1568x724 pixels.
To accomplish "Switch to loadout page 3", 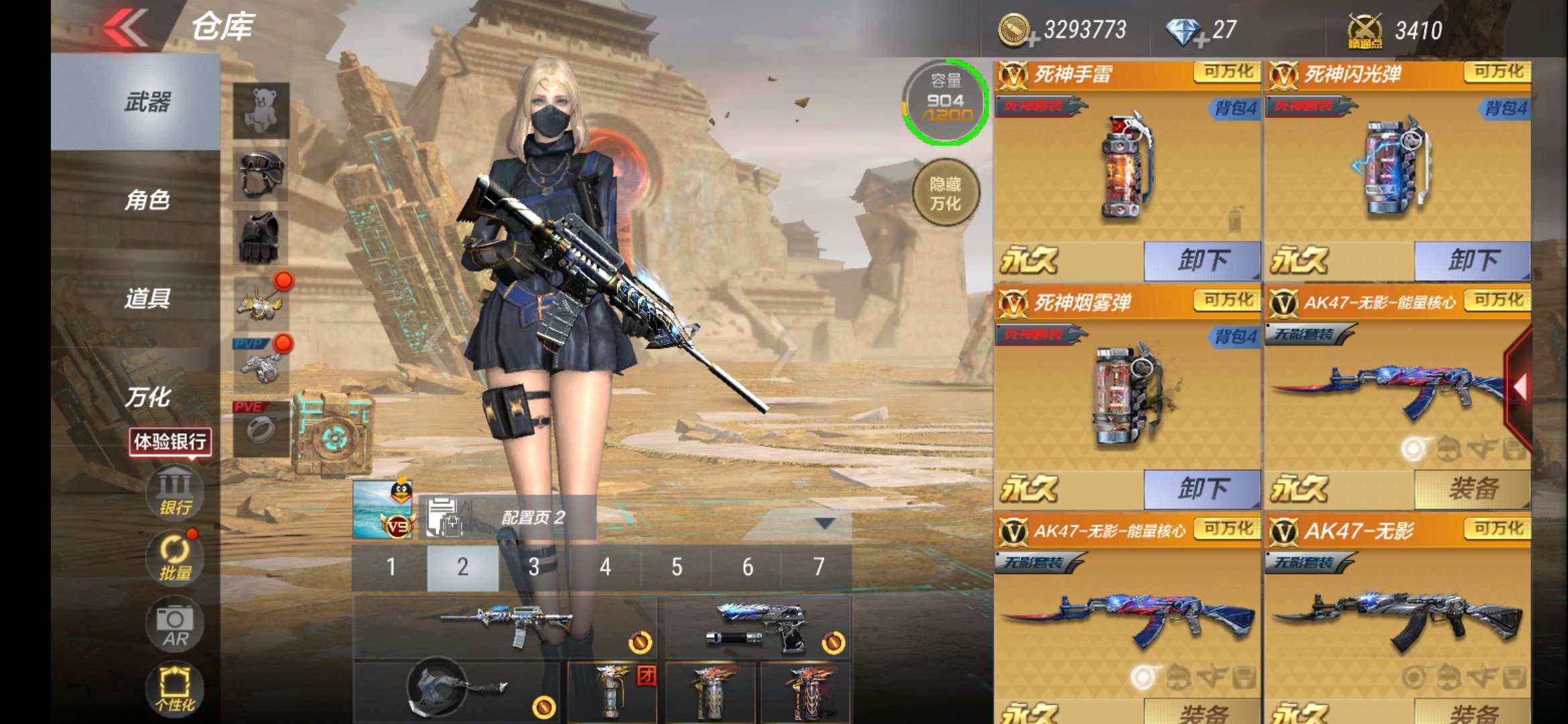I will click(534, 567).
